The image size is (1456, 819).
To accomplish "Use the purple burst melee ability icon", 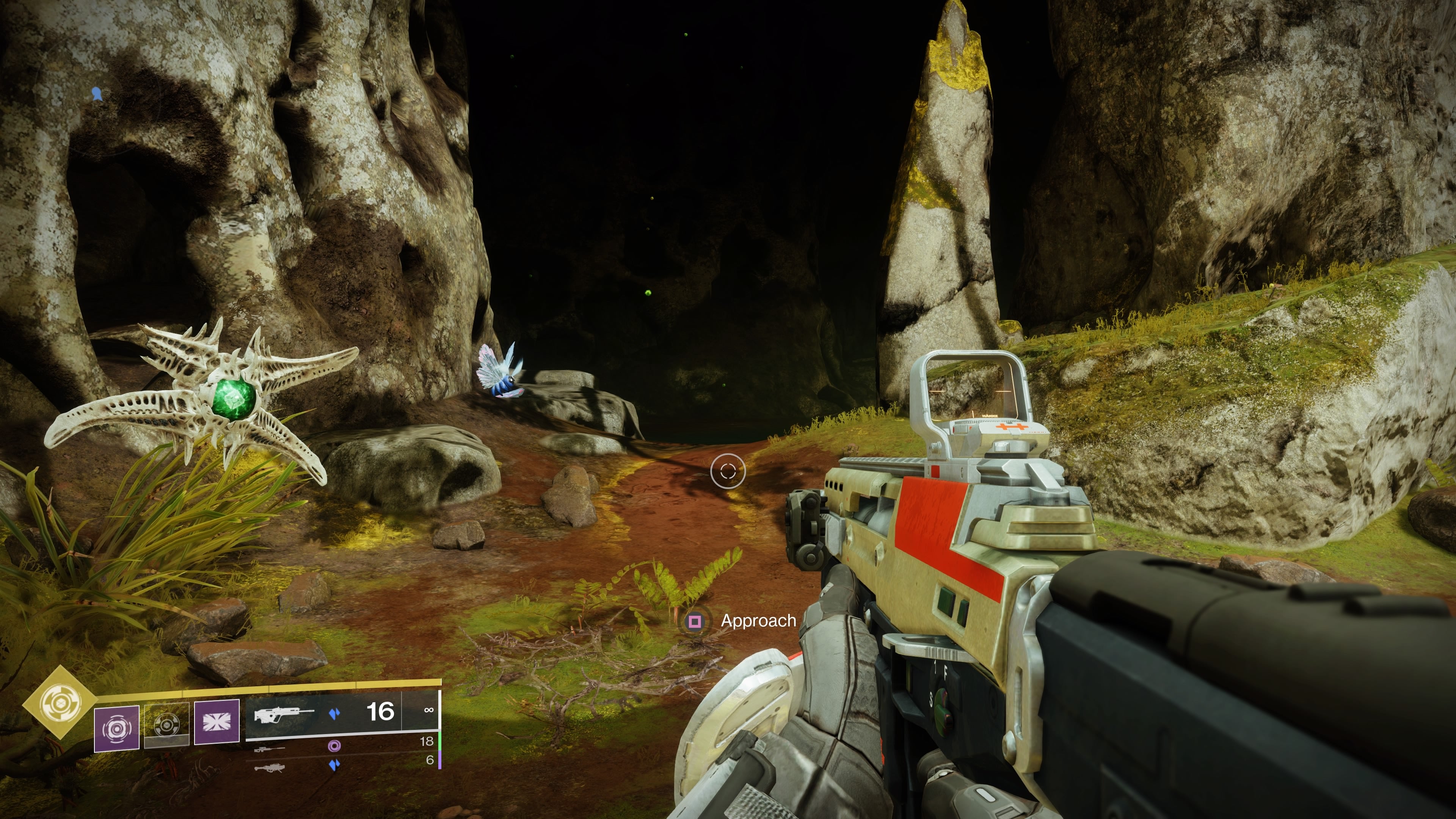I will tap(217, 722).
